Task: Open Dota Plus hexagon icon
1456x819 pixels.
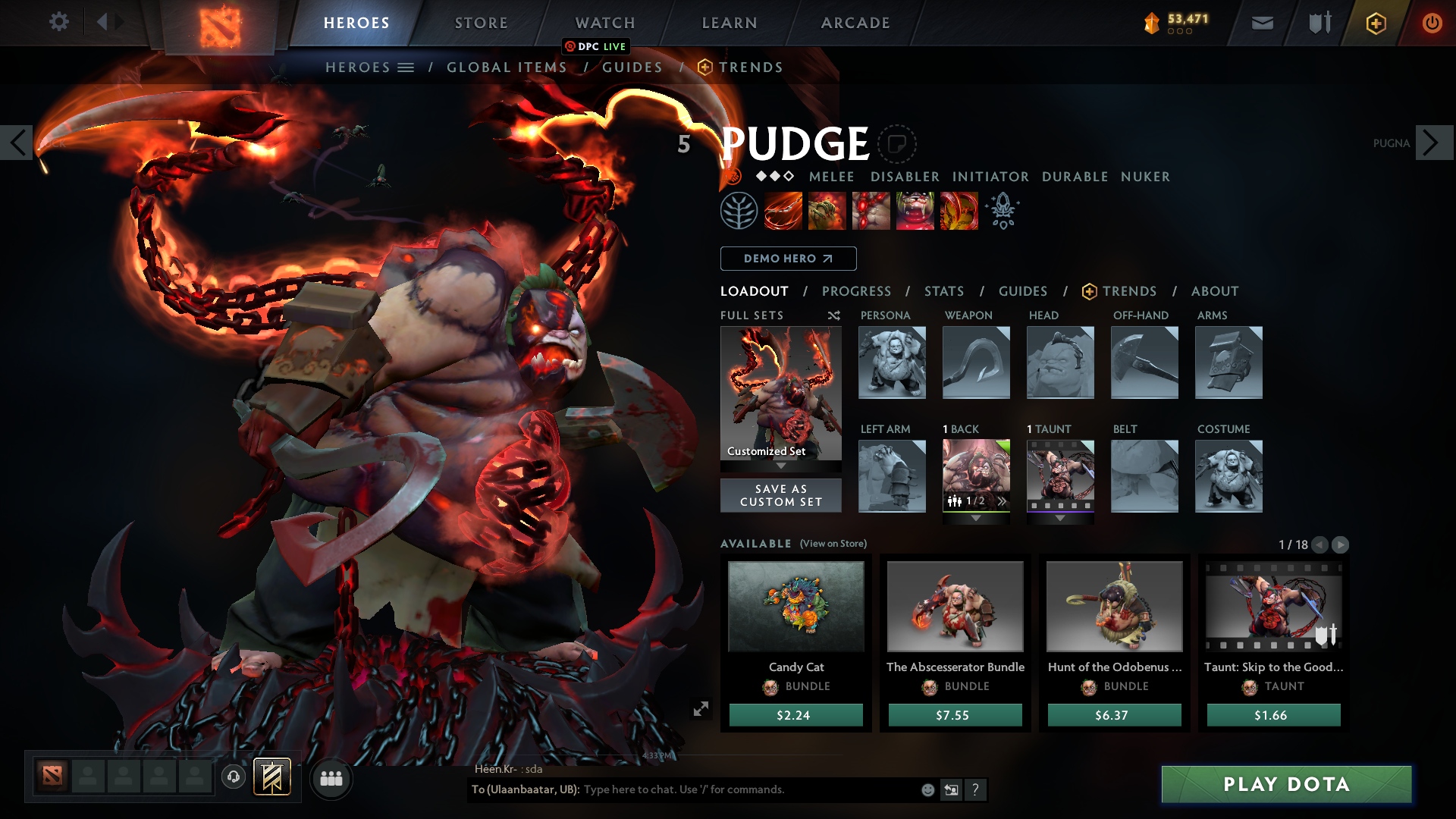Action: (1375, 23)
